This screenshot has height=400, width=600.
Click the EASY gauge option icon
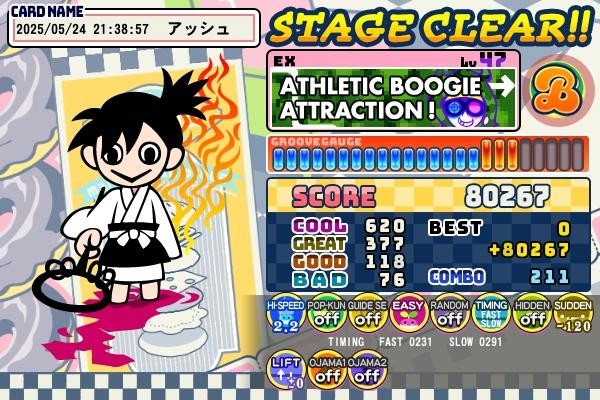(x=408, y=314)
